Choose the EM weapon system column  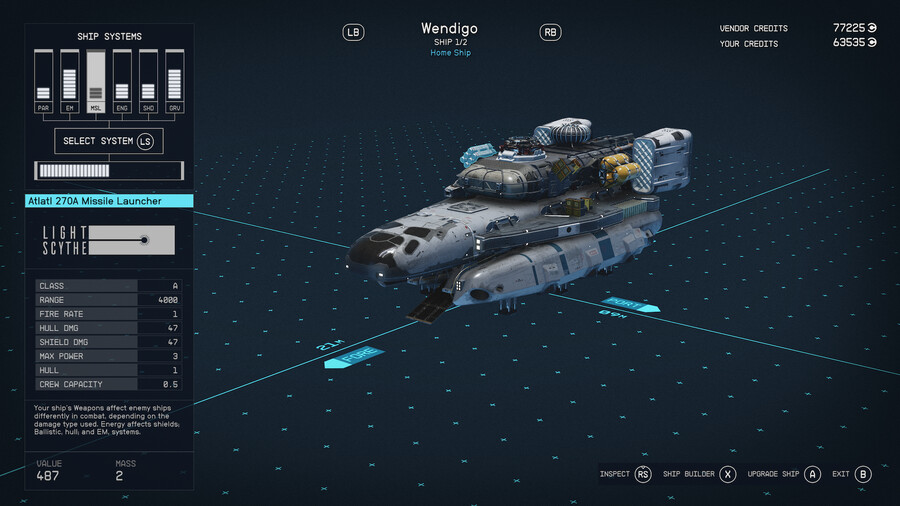click(x=69, y=82)
